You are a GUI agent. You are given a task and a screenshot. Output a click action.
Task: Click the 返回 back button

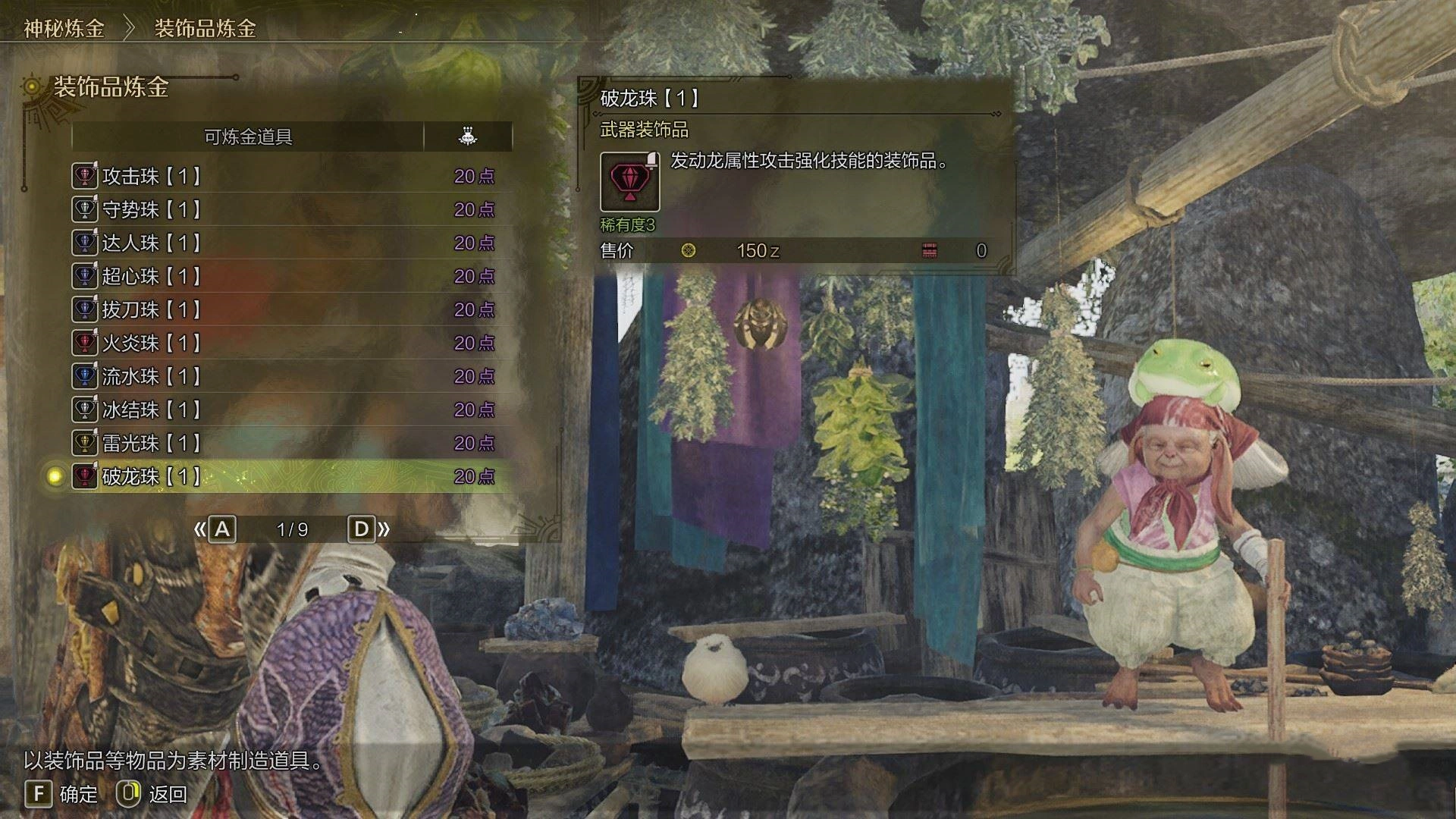click(152, 794)
